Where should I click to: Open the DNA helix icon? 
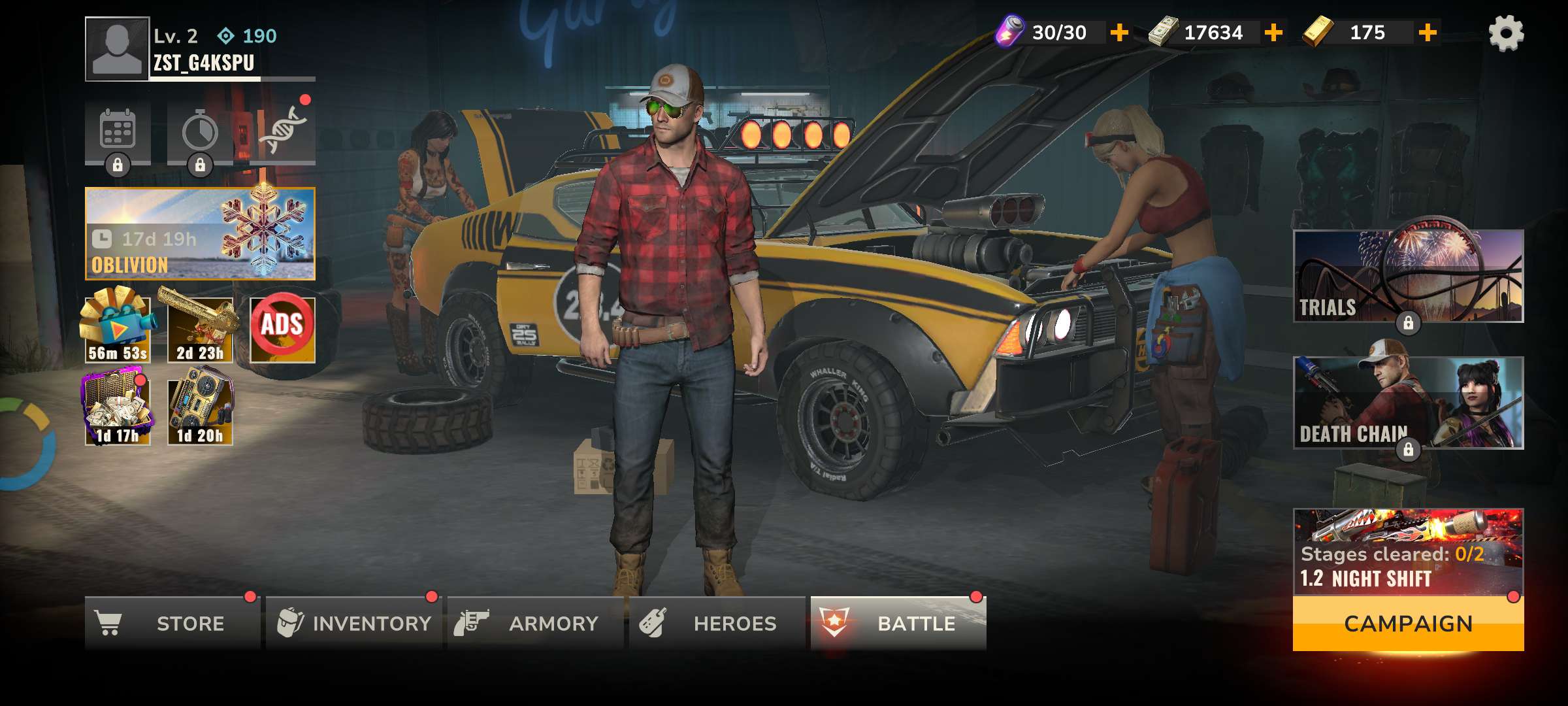pyautogui.click(x=282, y=131)
